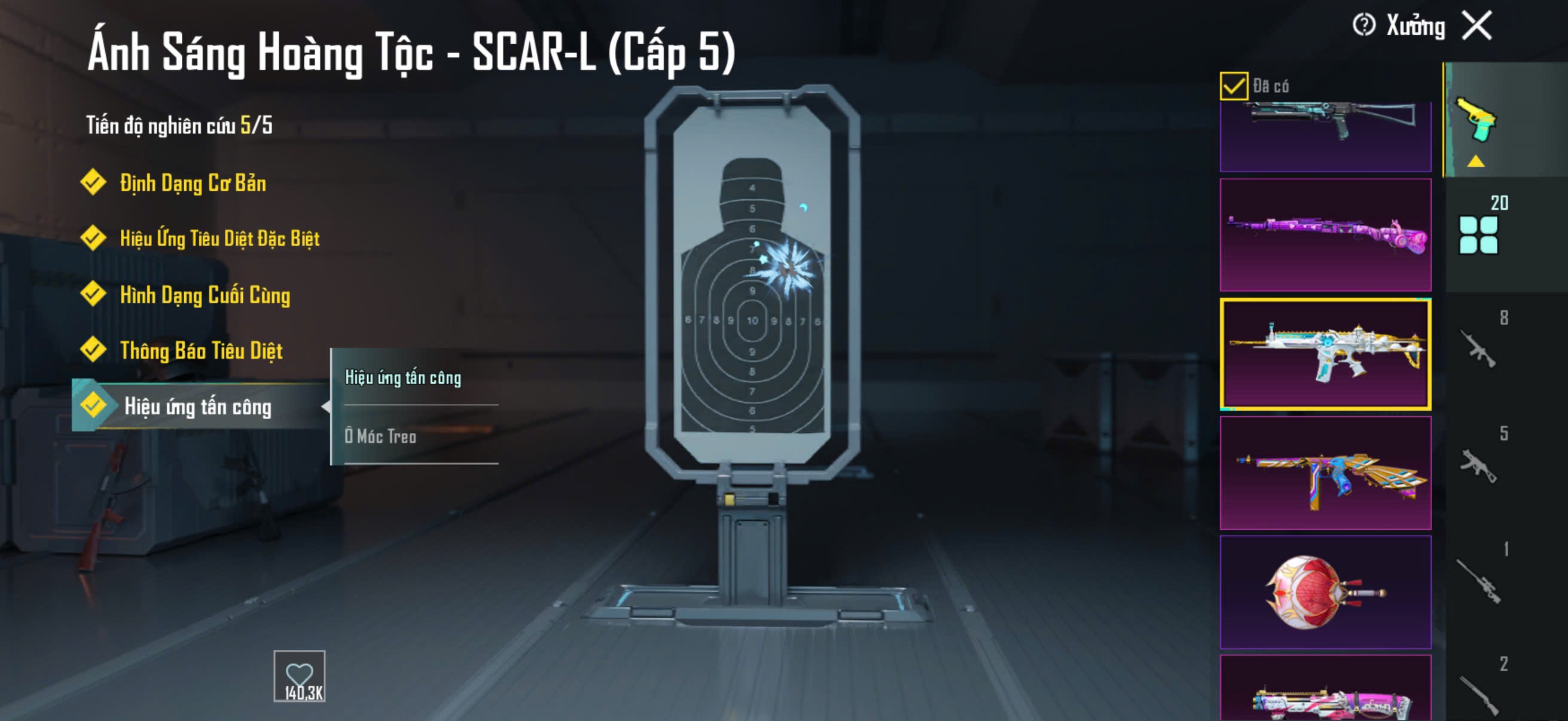Image resolution: width=1568 pixels, height=721 pixels.
Task: Select the white-gold SCAR-L skin thumbnail
Action: coord(1325,353)
